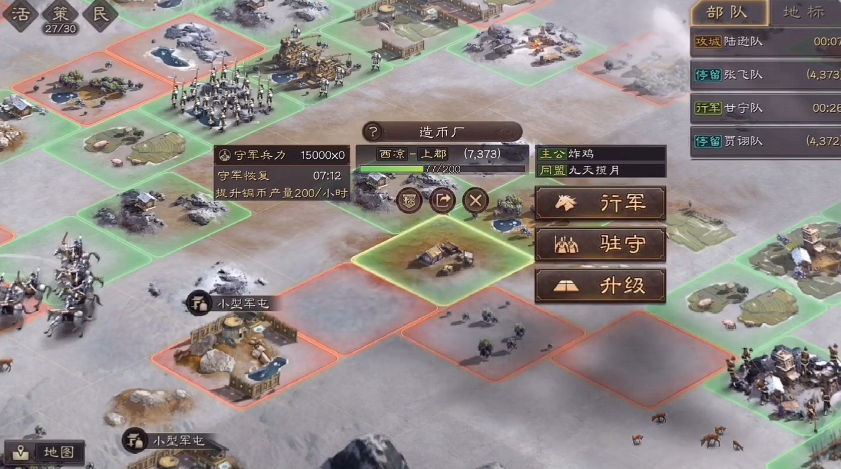Choose the 驻守 (garrison) command button

[600, 244]
